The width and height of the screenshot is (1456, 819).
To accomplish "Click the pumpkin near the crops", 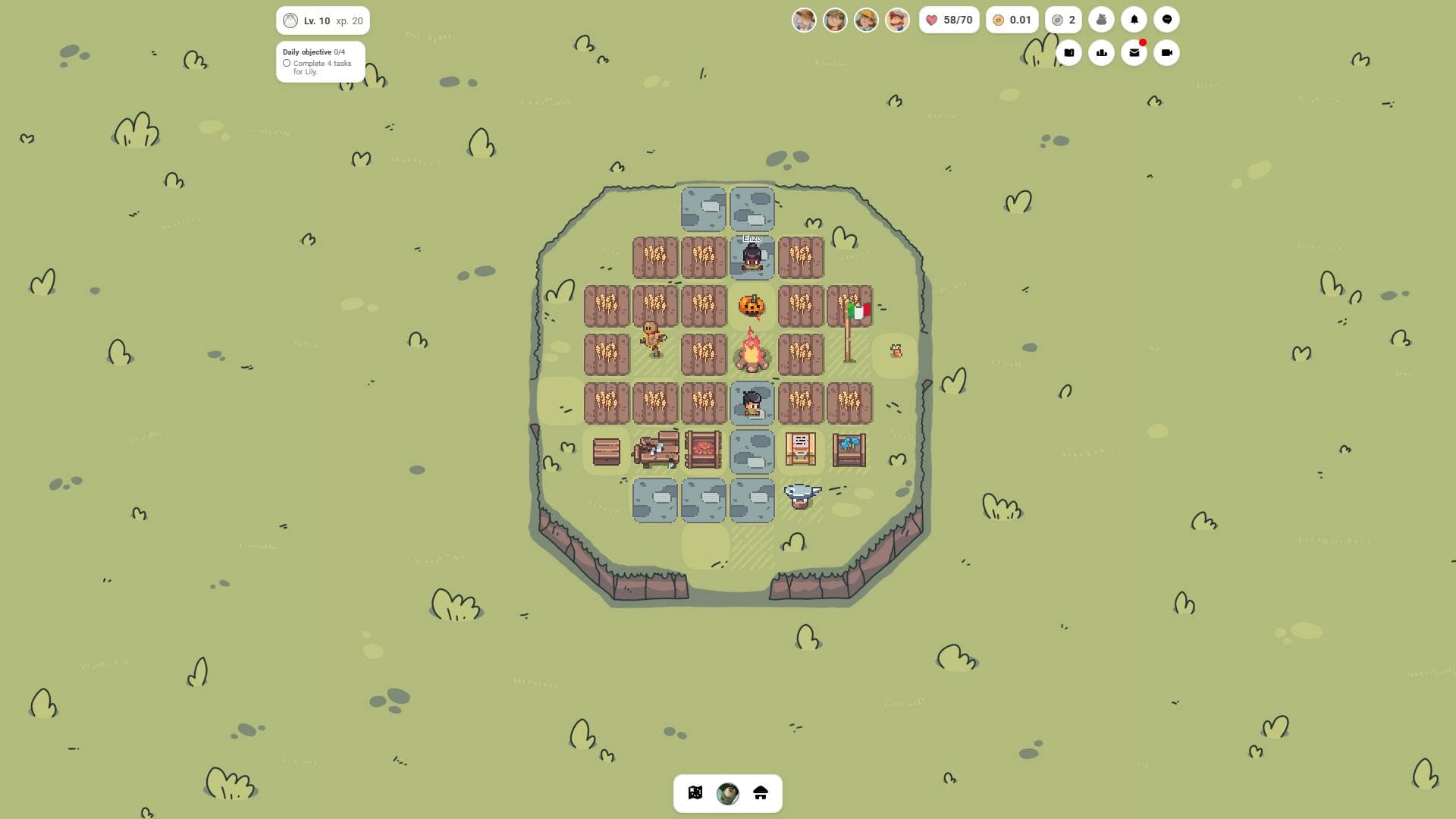I will [752, 306].
